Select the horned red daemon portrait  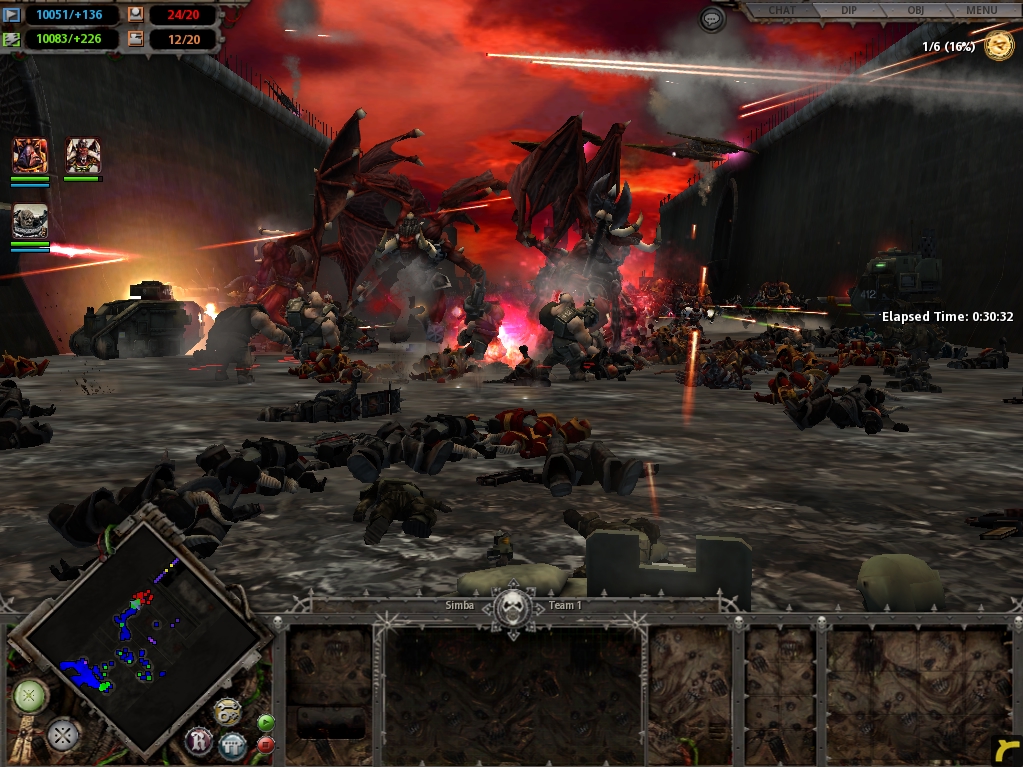pos(82,156)
